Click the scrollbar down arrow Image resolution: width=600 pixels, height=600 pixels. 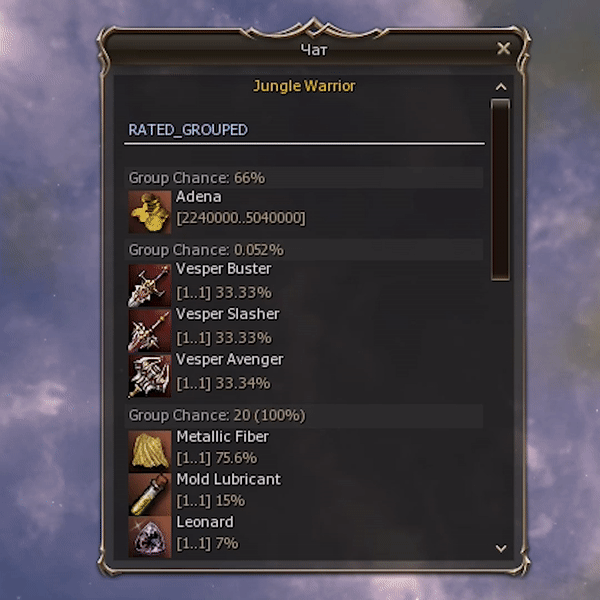click(501, 548)
